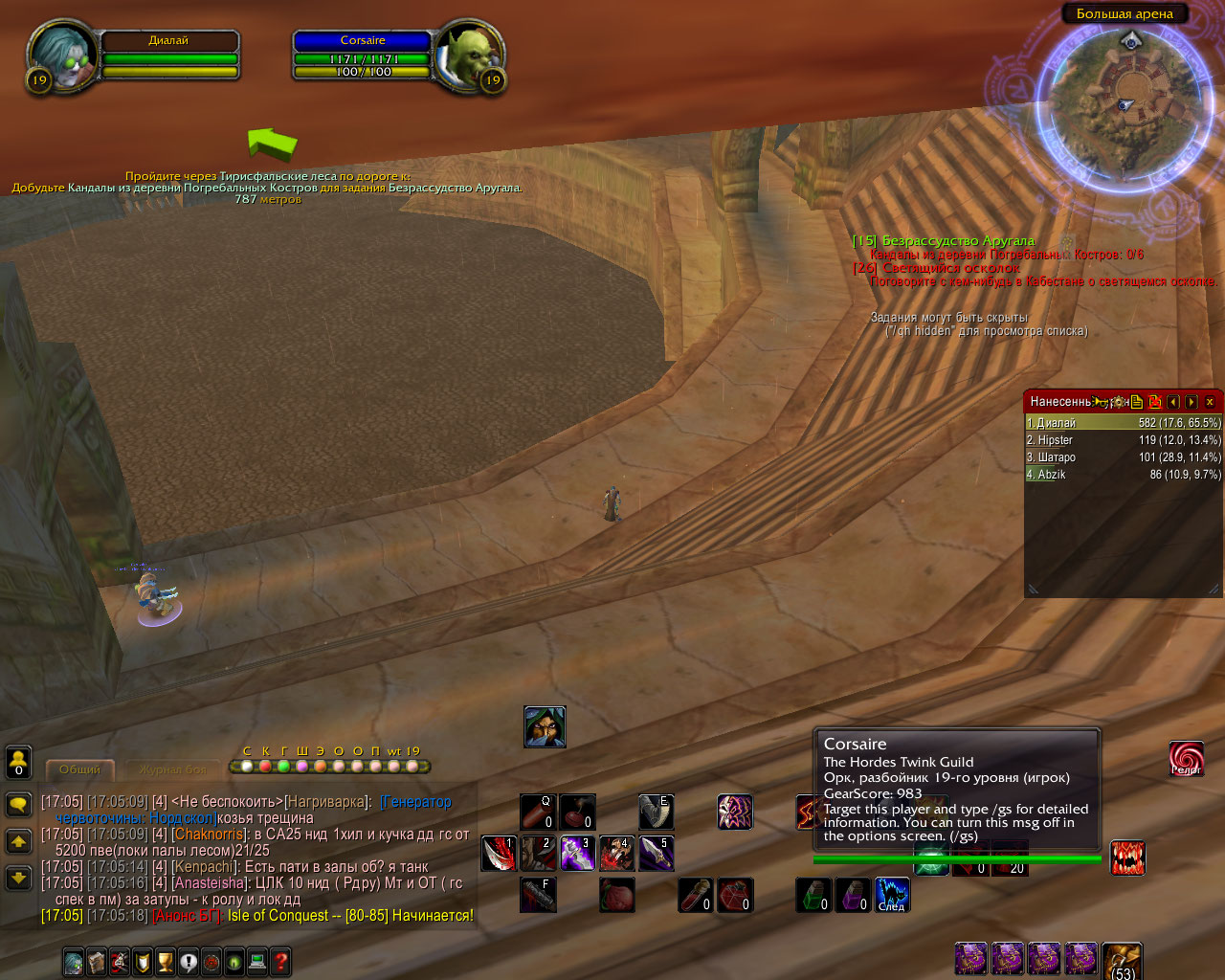Open the gold trophy achievements button
Viewport: 1225px width, 980px height.
click(166, 962)
